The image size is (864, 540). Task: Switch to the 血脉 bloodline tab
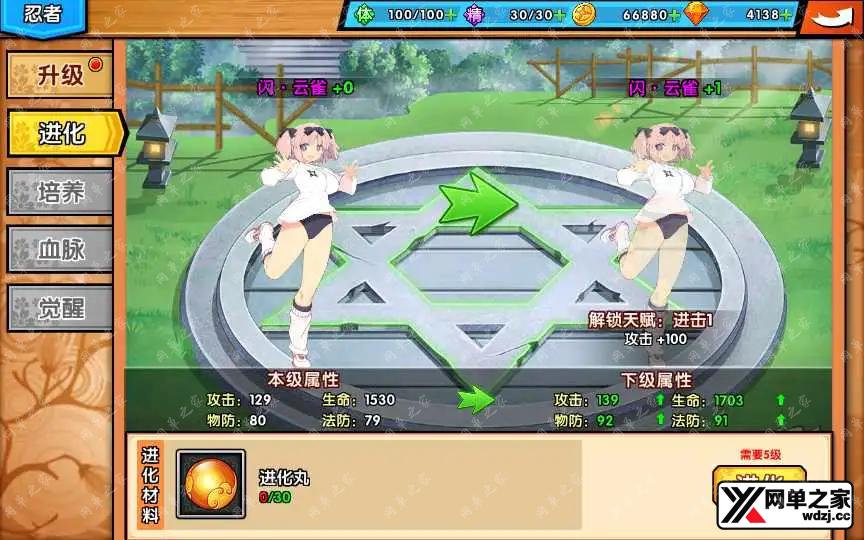60,249
